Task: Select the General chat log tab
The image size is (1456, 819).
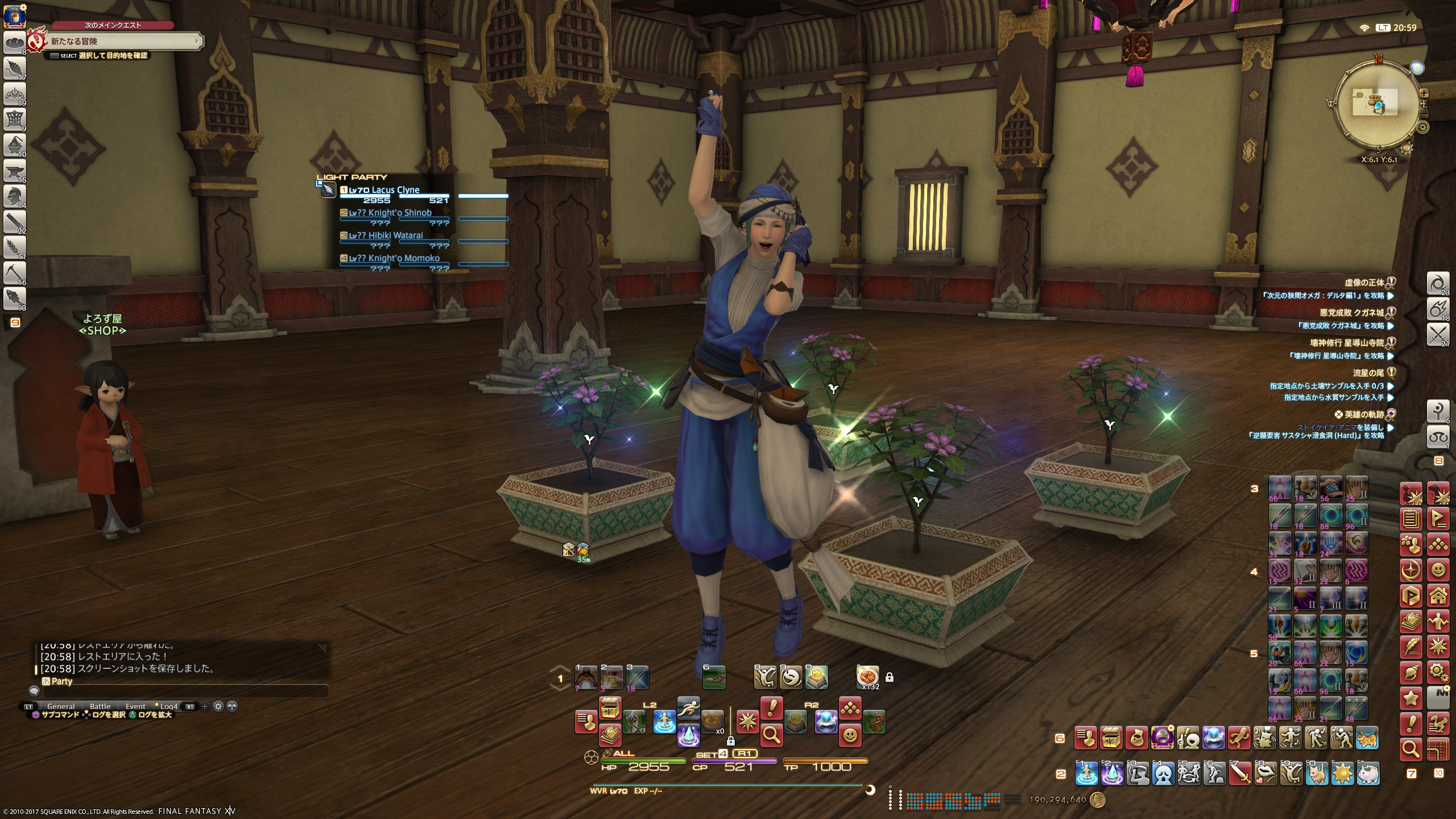Action: coord(61,706)
